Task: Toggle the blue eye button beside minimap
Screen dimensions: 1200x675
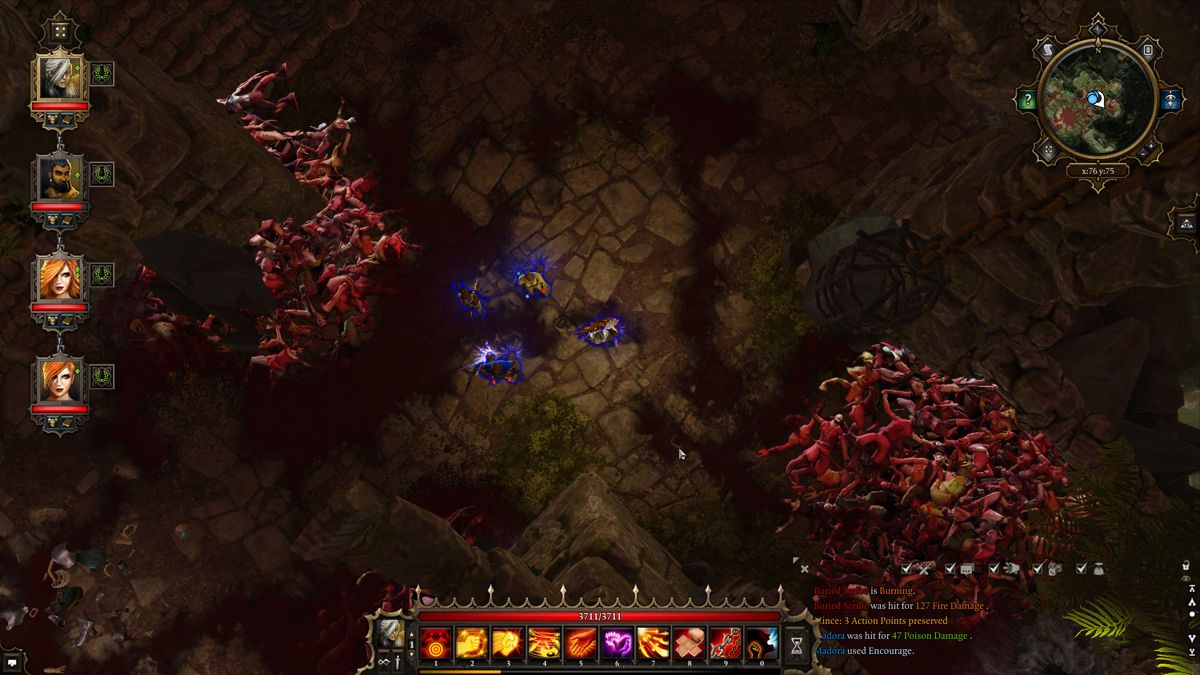Action: [1171, 100]
